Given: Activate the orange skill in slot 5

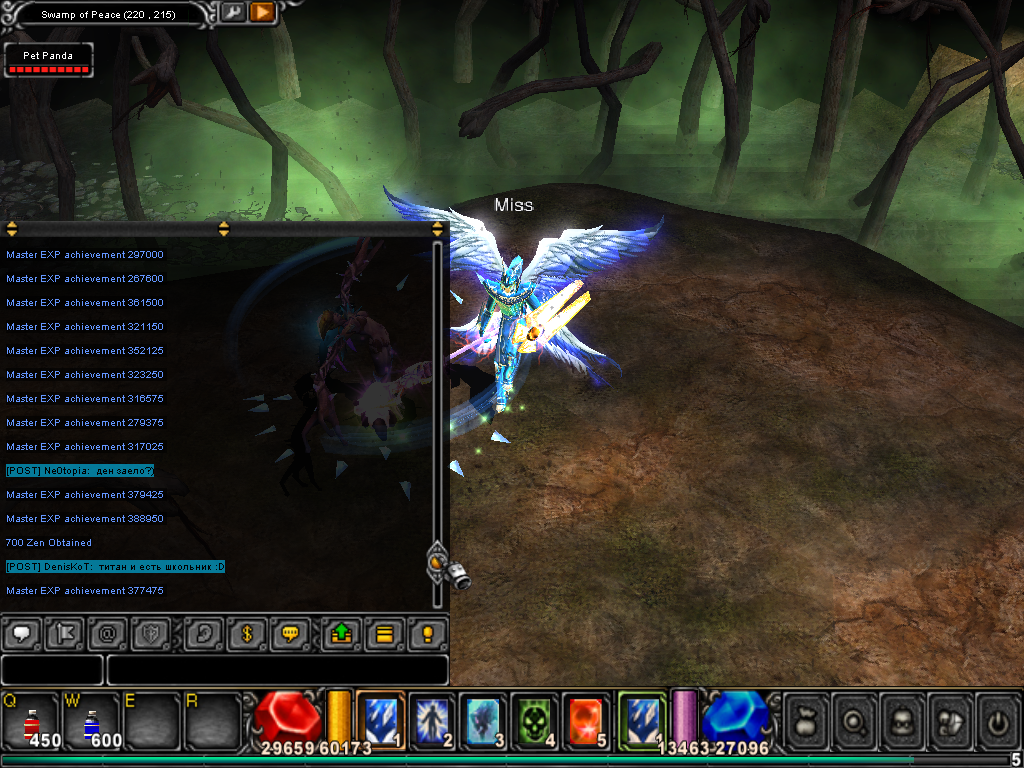Looking at the screenshot, I should tap(585, 720).
